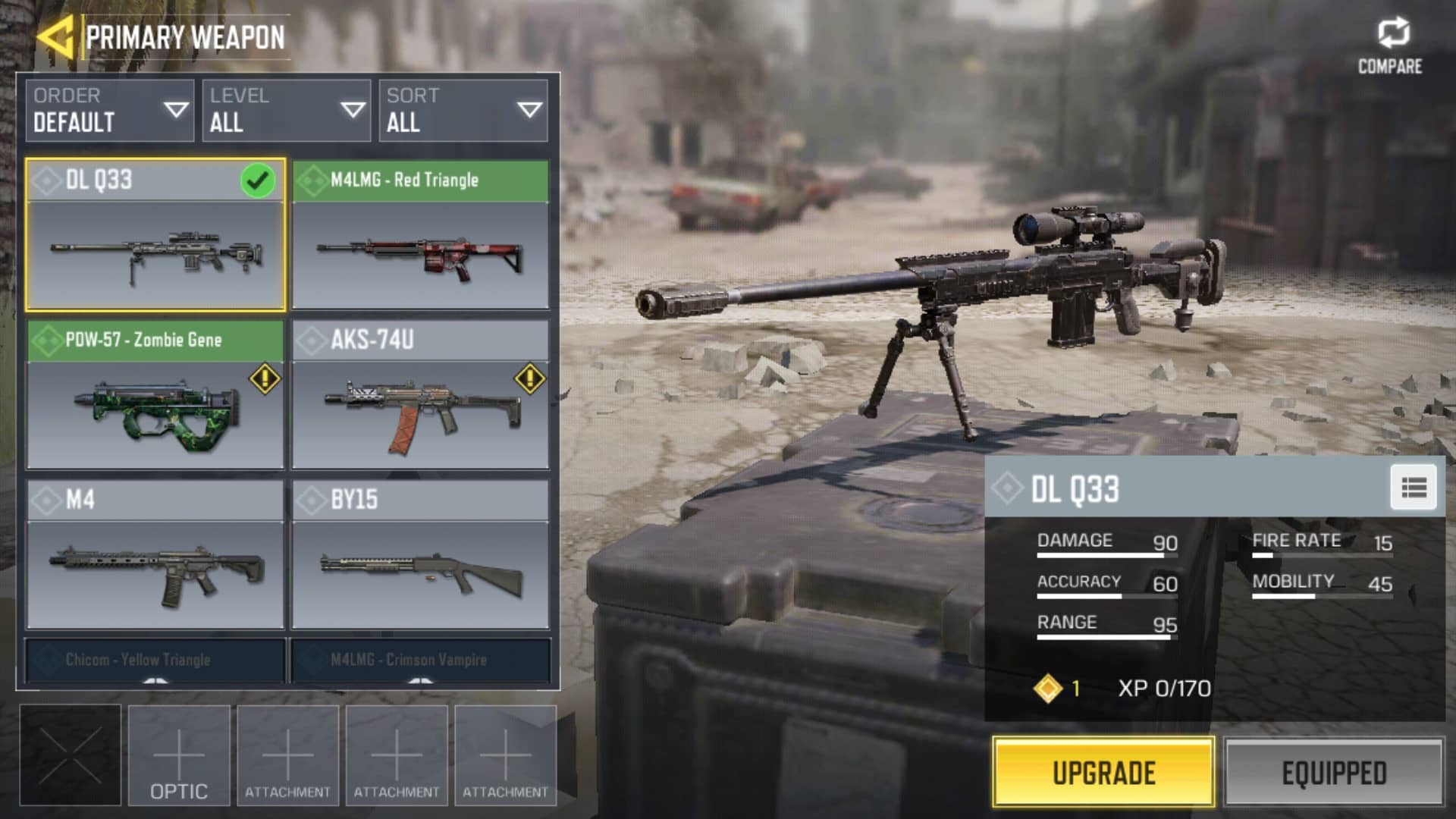
Task: Go back using the yellow arrow
Action: tap(55, 36)
